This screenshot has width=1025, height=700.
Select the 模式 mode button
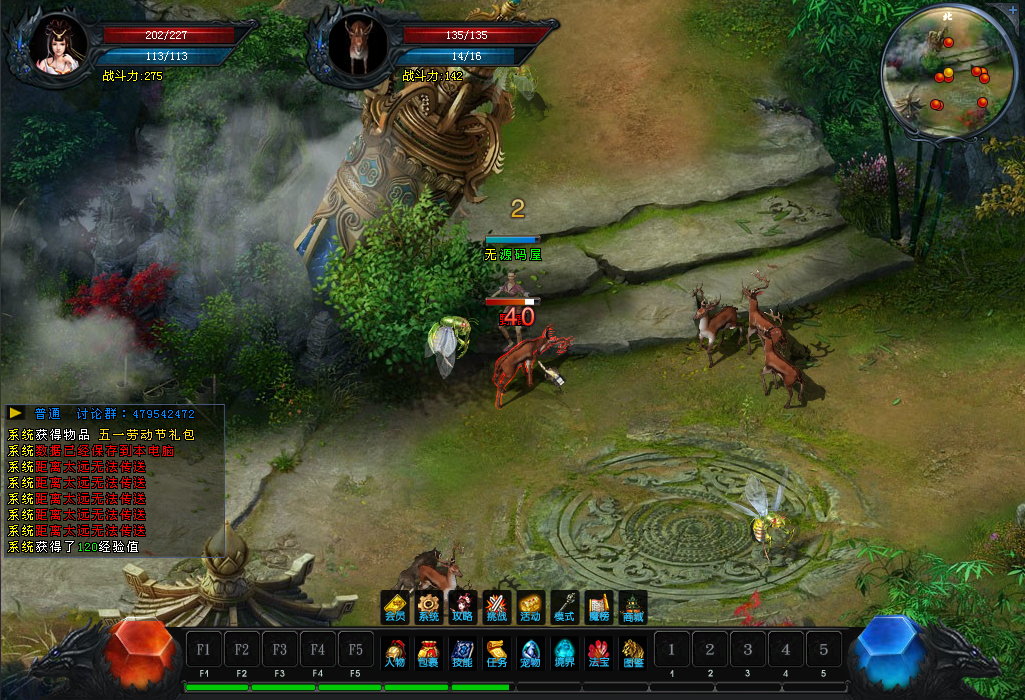(564, 607)
